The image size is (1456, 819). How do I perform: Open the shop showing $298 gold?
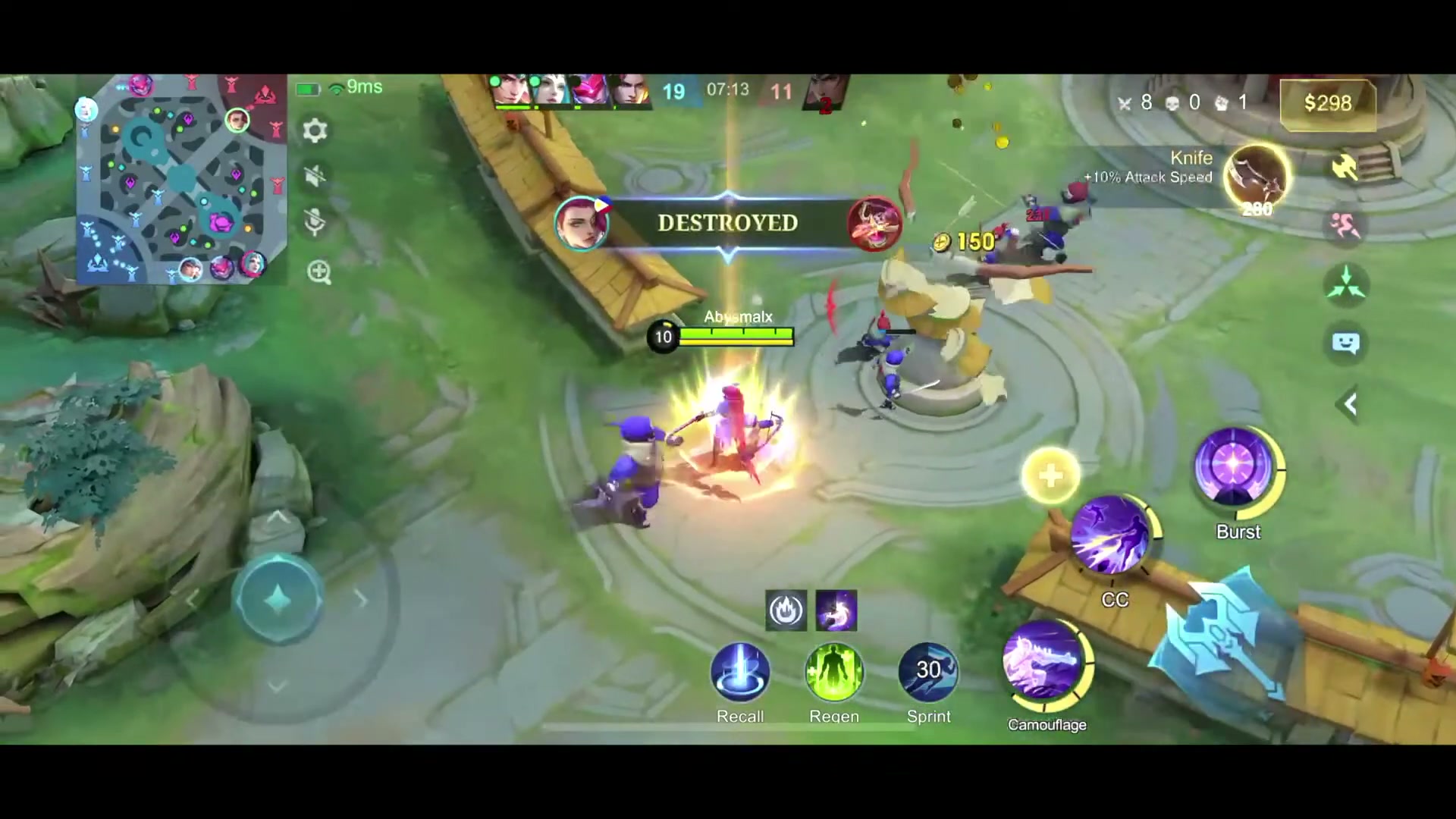[1328, 103]
